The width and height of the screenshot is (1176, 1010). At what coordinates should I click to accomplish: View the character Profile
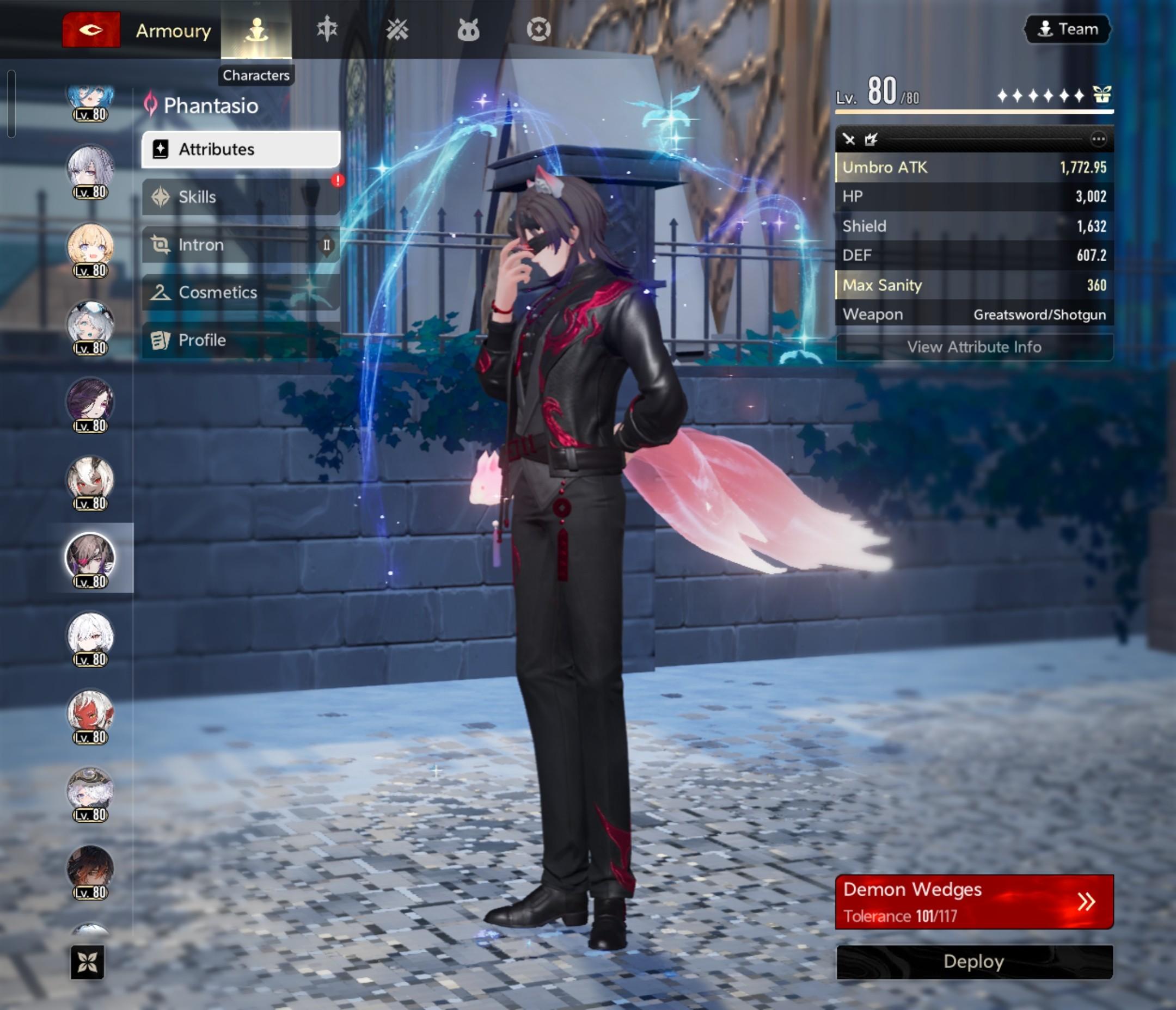click(x=241, y=340)
